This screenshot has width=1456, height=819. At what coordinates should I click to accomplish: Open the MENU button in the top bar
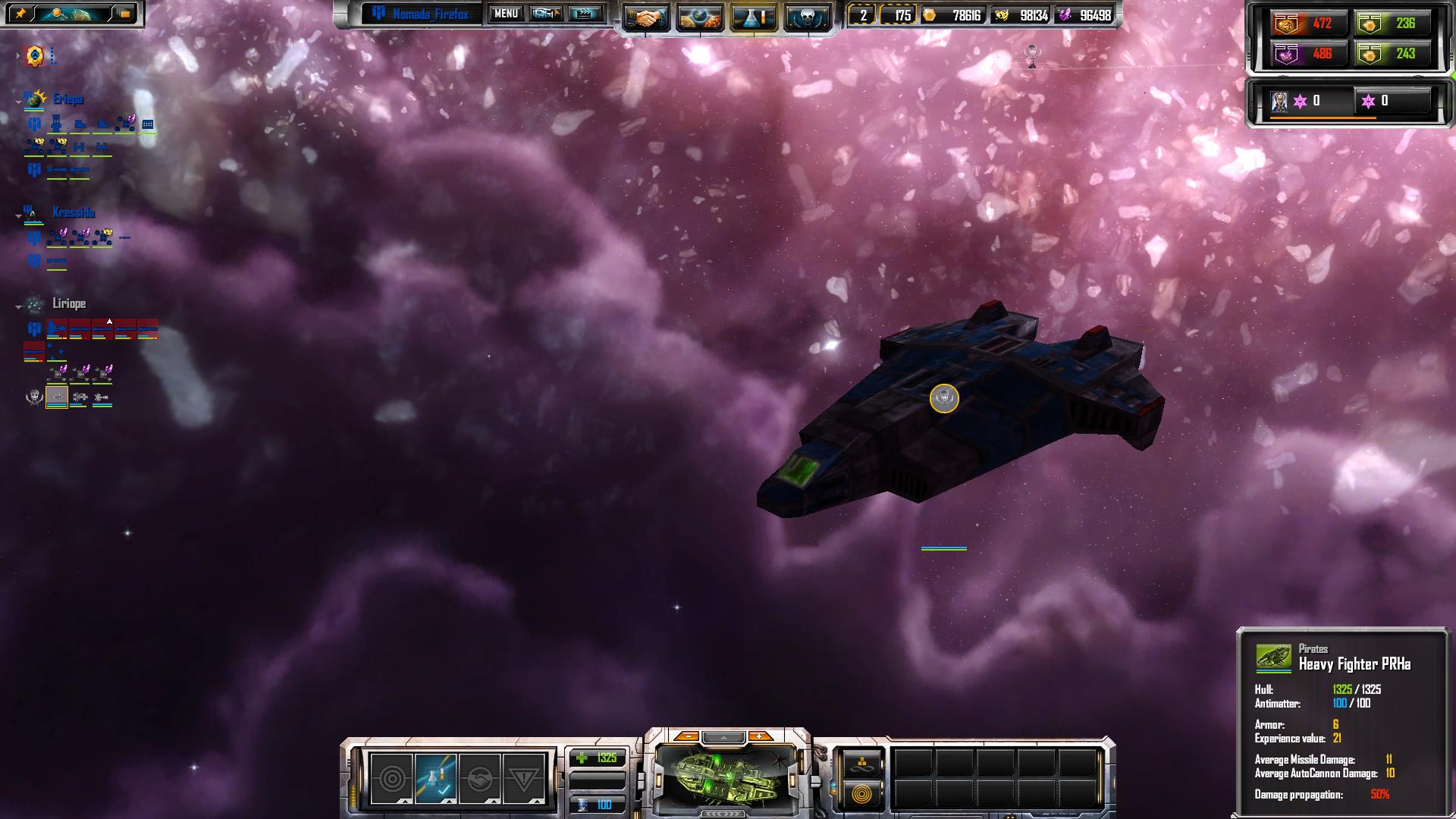point(506,14)
